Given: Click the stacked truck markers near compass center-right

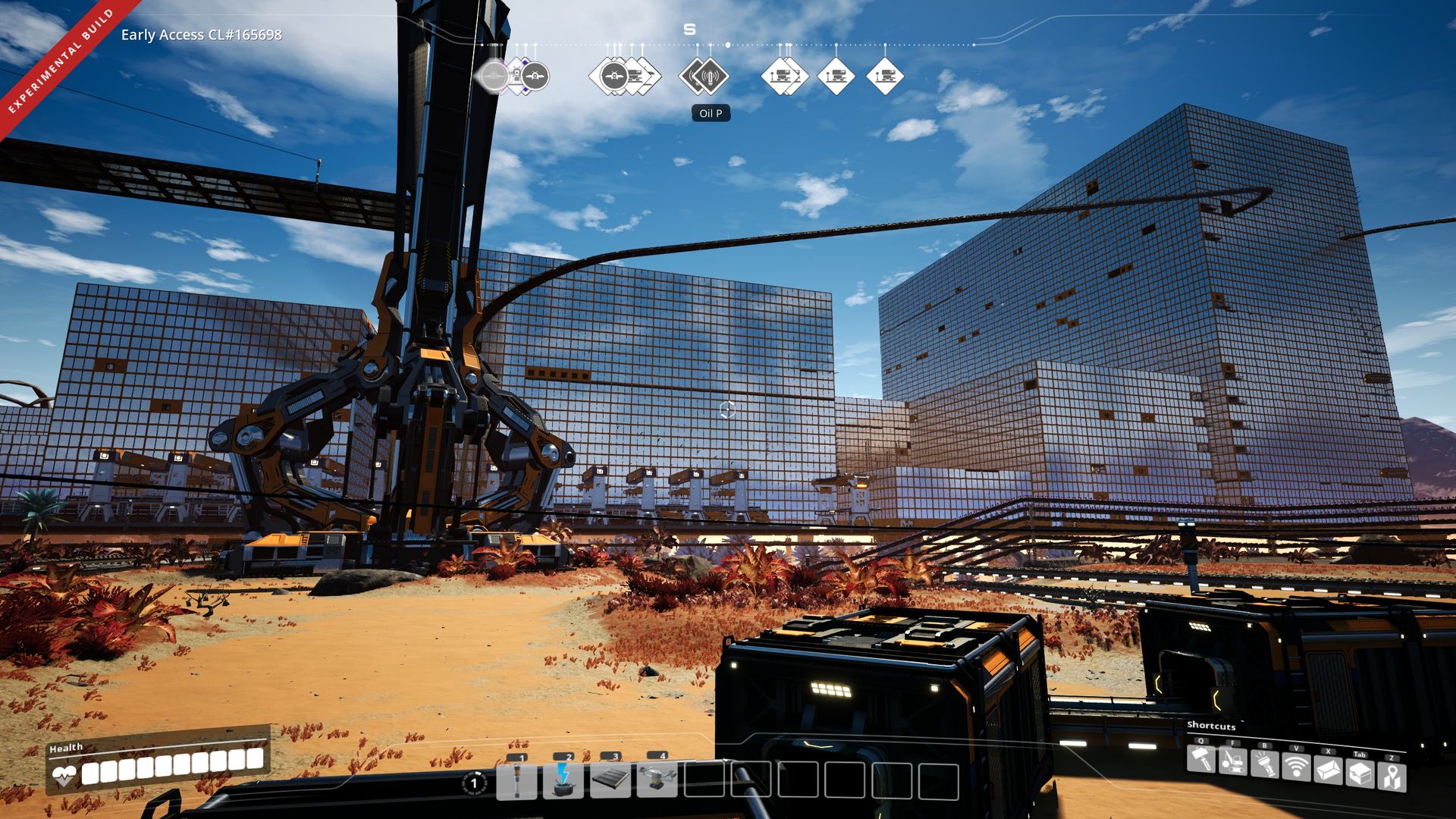Looking at the screenshot, I should (784, 76).
